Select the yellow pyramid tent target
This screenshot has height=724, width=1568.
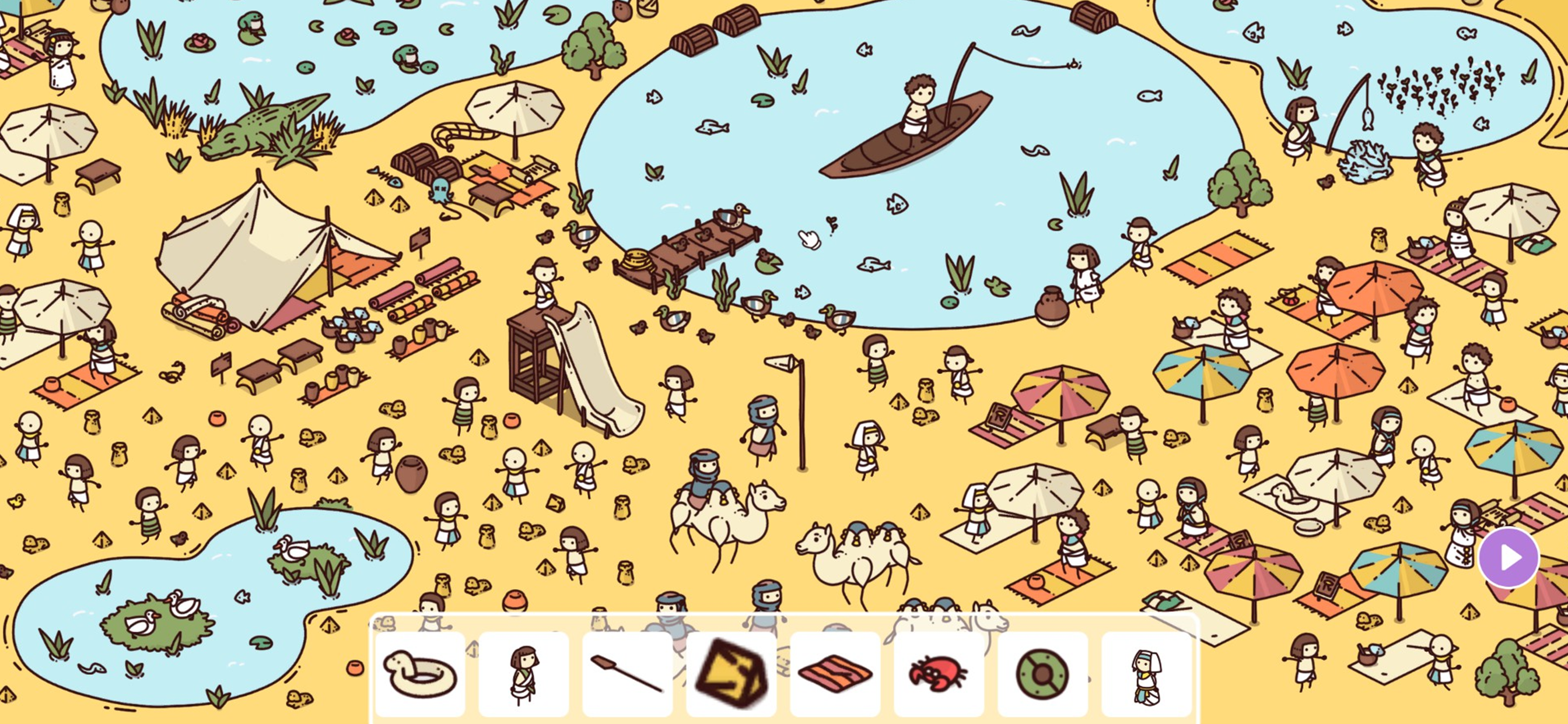pyautogui.click(x=731, y=673)
